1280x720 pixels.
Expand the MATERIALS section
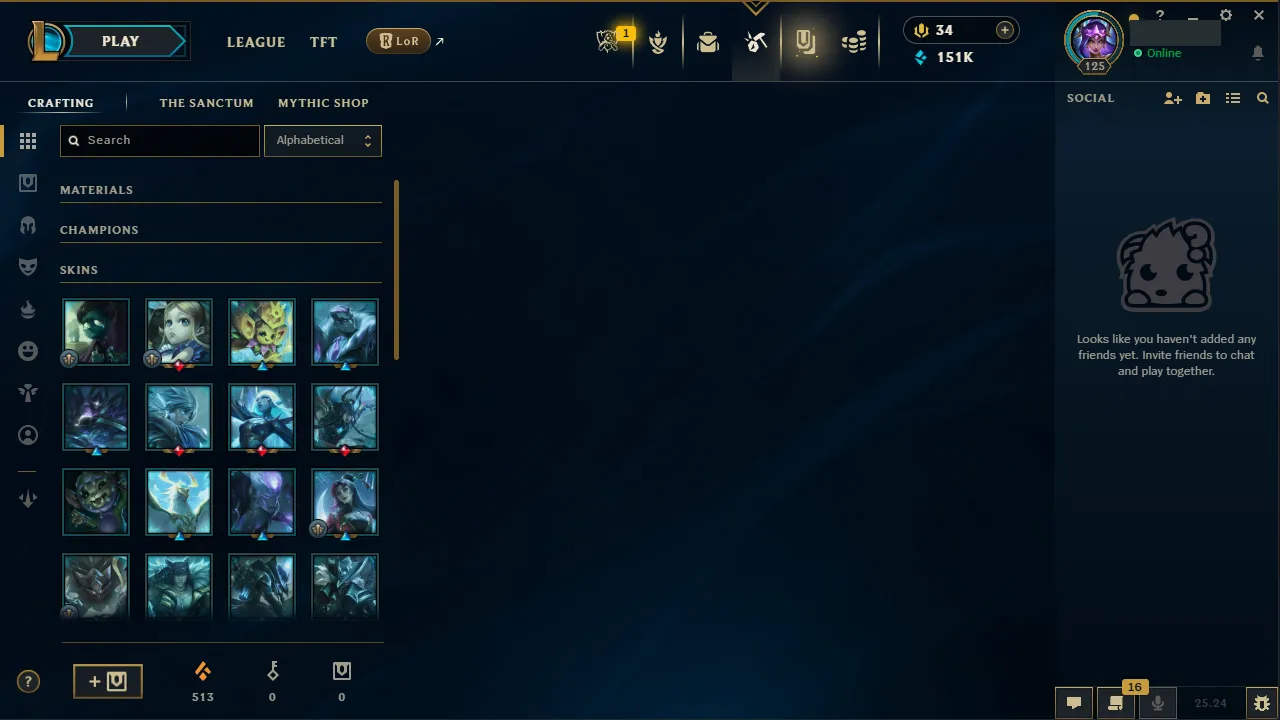(96, 189)
